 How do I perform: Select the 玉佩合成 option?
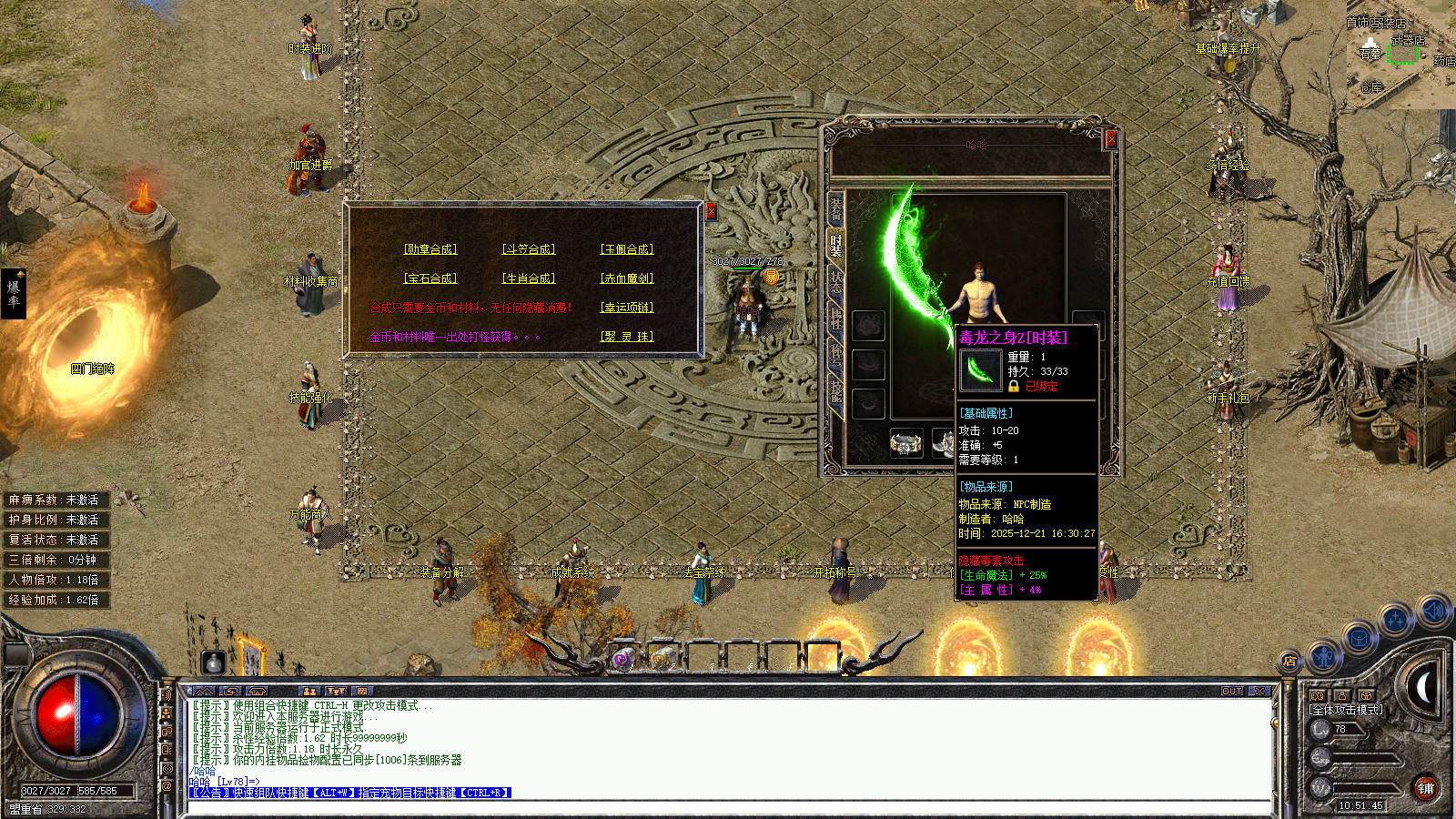click(627, 249)
